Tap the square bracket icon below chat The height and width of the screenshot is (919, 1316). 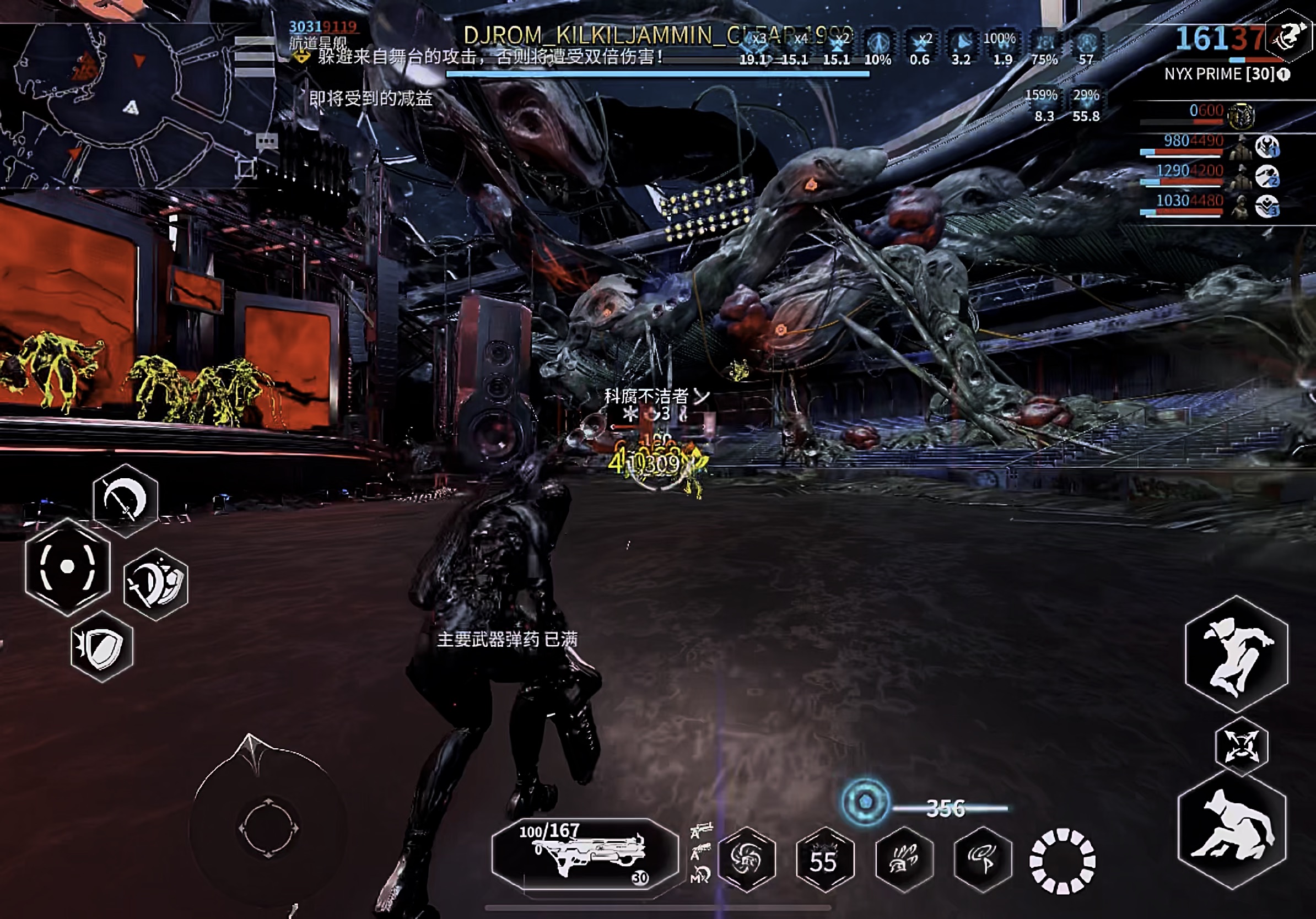coord(246,169)
